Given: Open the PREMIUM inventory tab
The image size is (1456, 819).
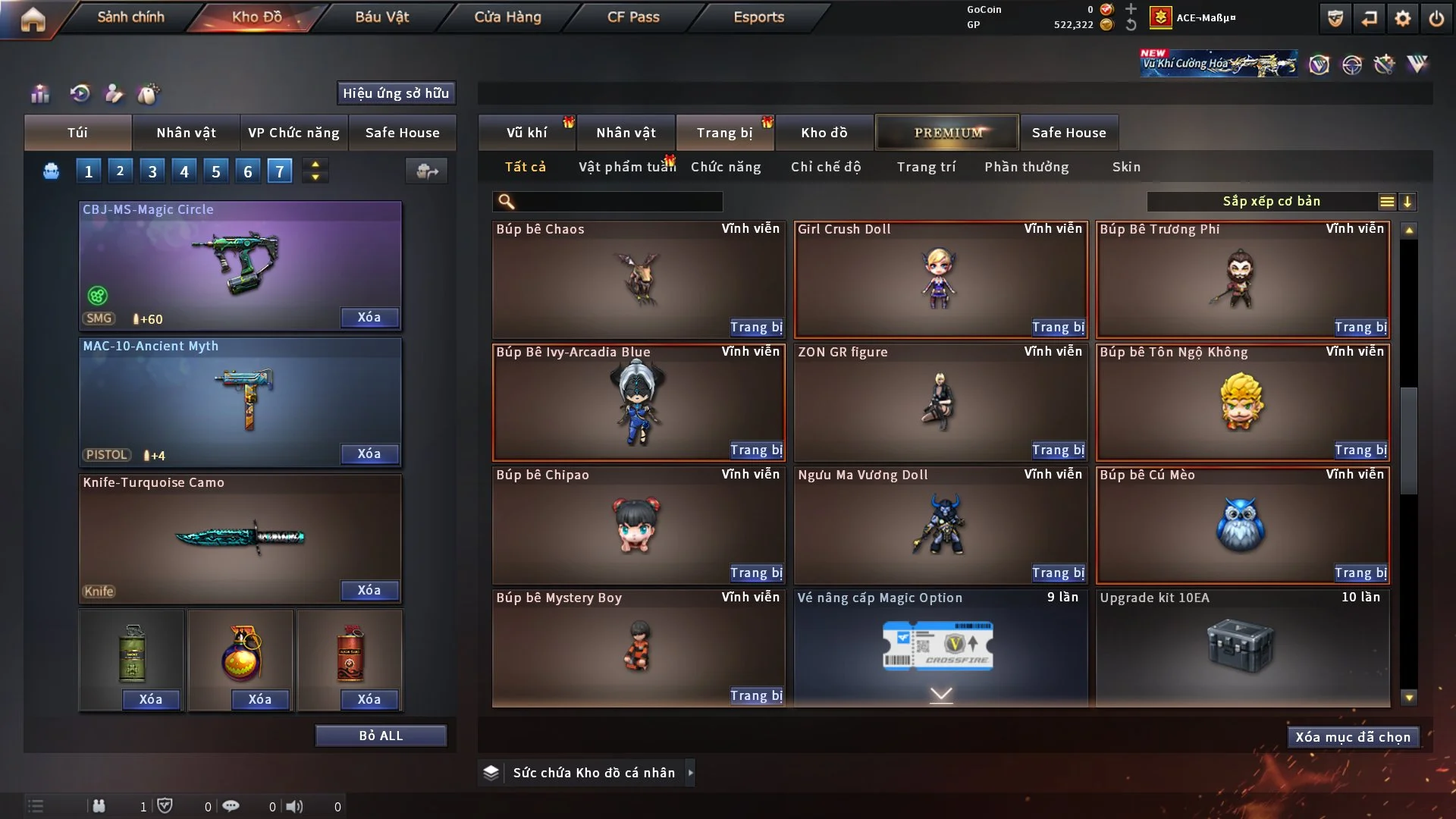Looking at the screenshot, I should pyautogui.click(x=948, y=133).
